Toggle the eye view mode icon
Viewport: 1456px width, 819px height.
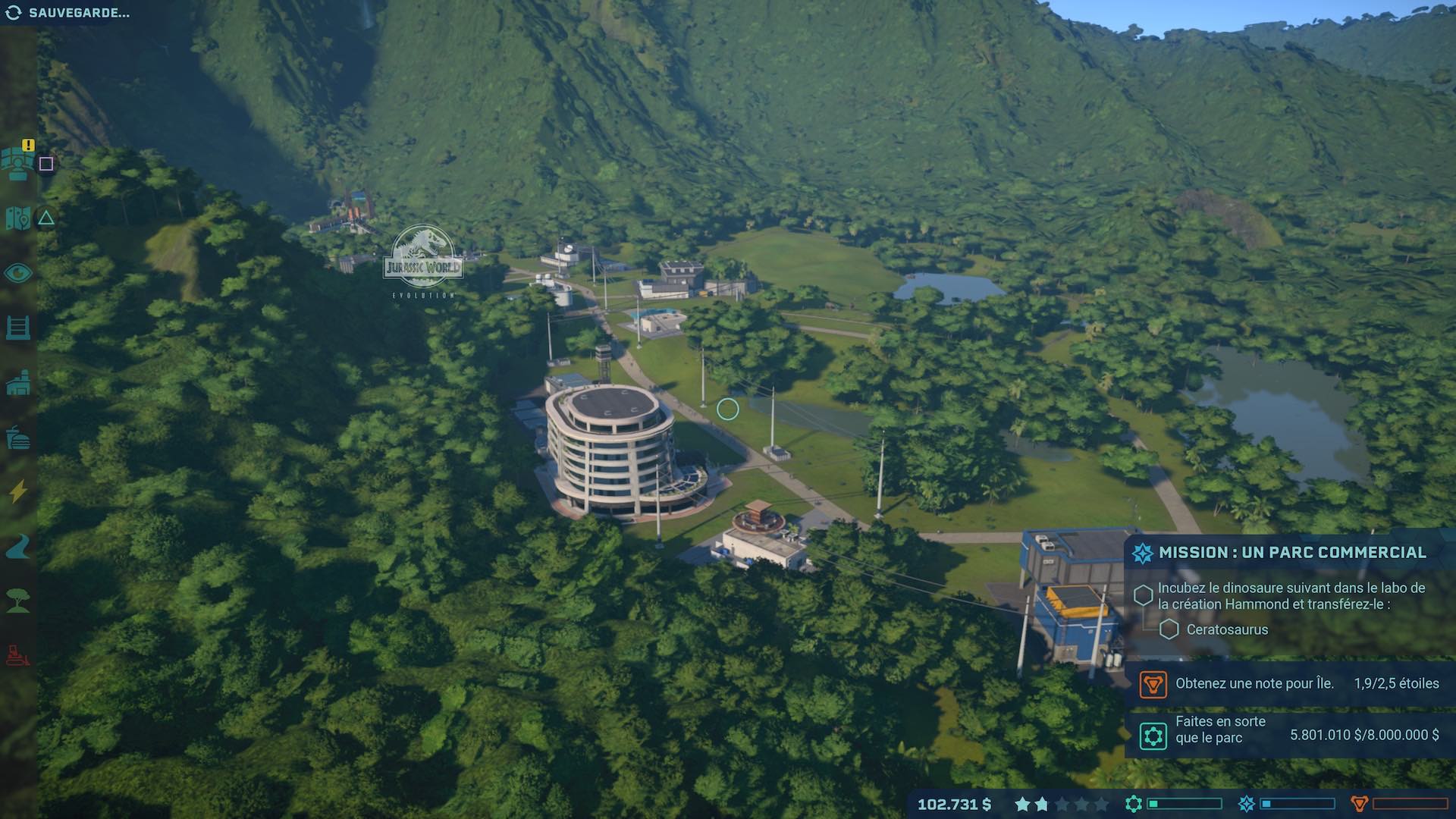(18, 273)
